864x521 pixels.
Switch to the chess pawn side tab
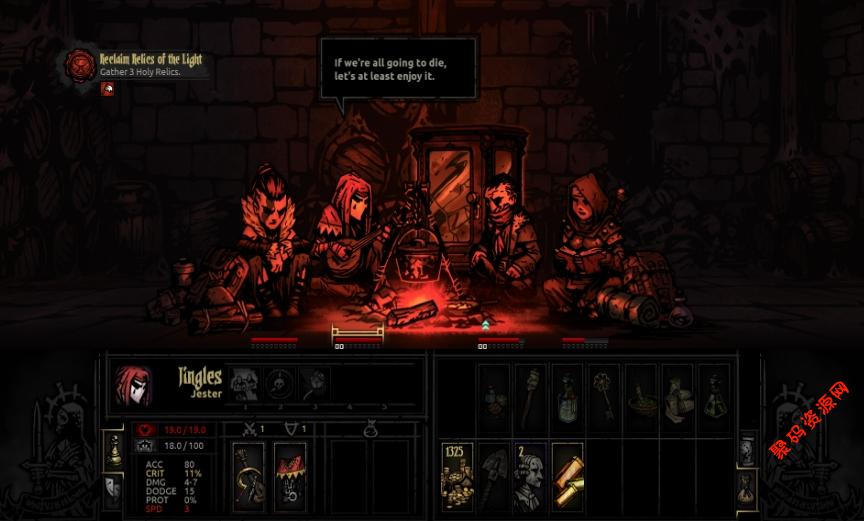click(113, 451)
